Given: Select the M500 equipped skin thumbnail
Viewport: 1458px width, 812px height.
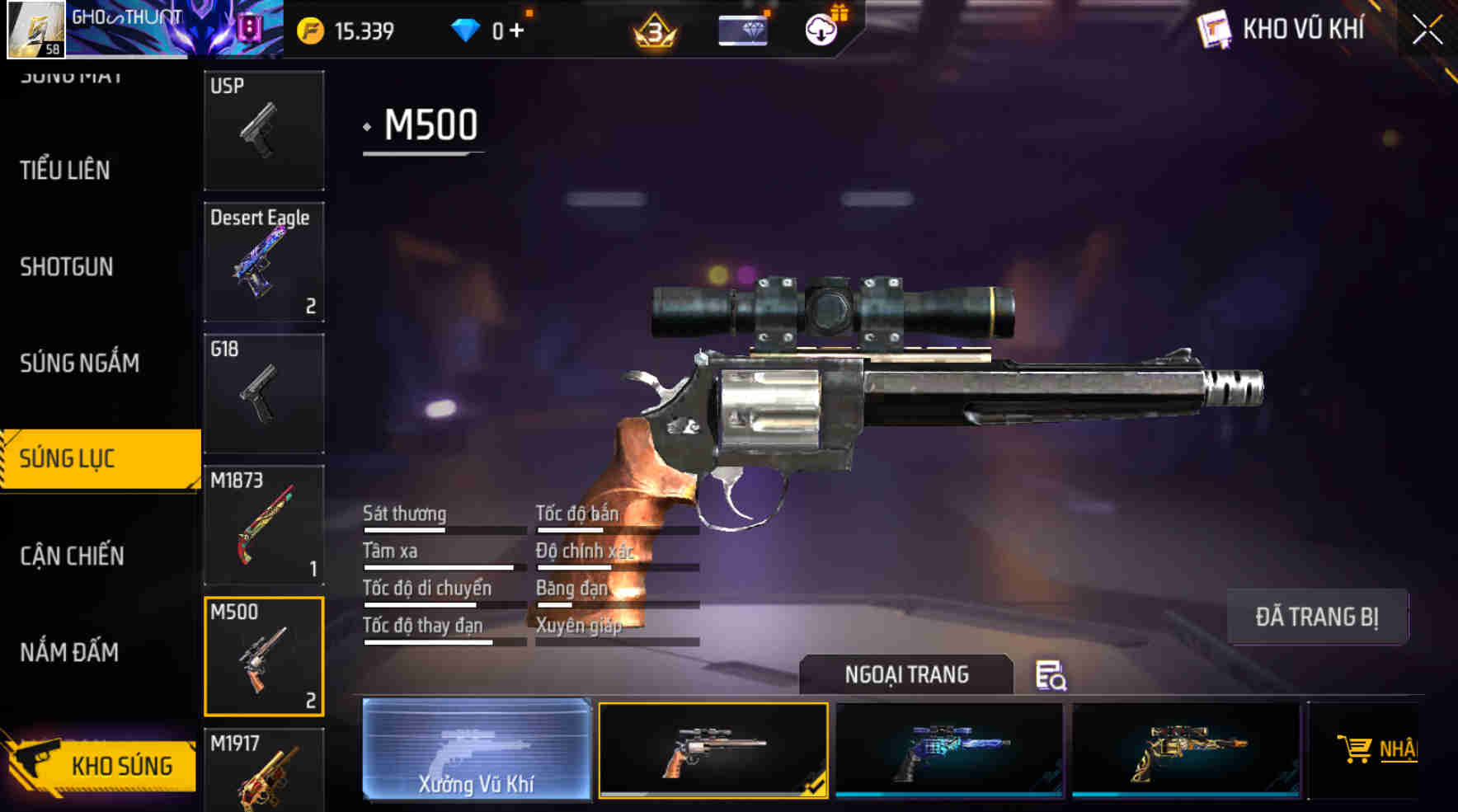Looking at the screenshot, I should click(x=713, y=752).
